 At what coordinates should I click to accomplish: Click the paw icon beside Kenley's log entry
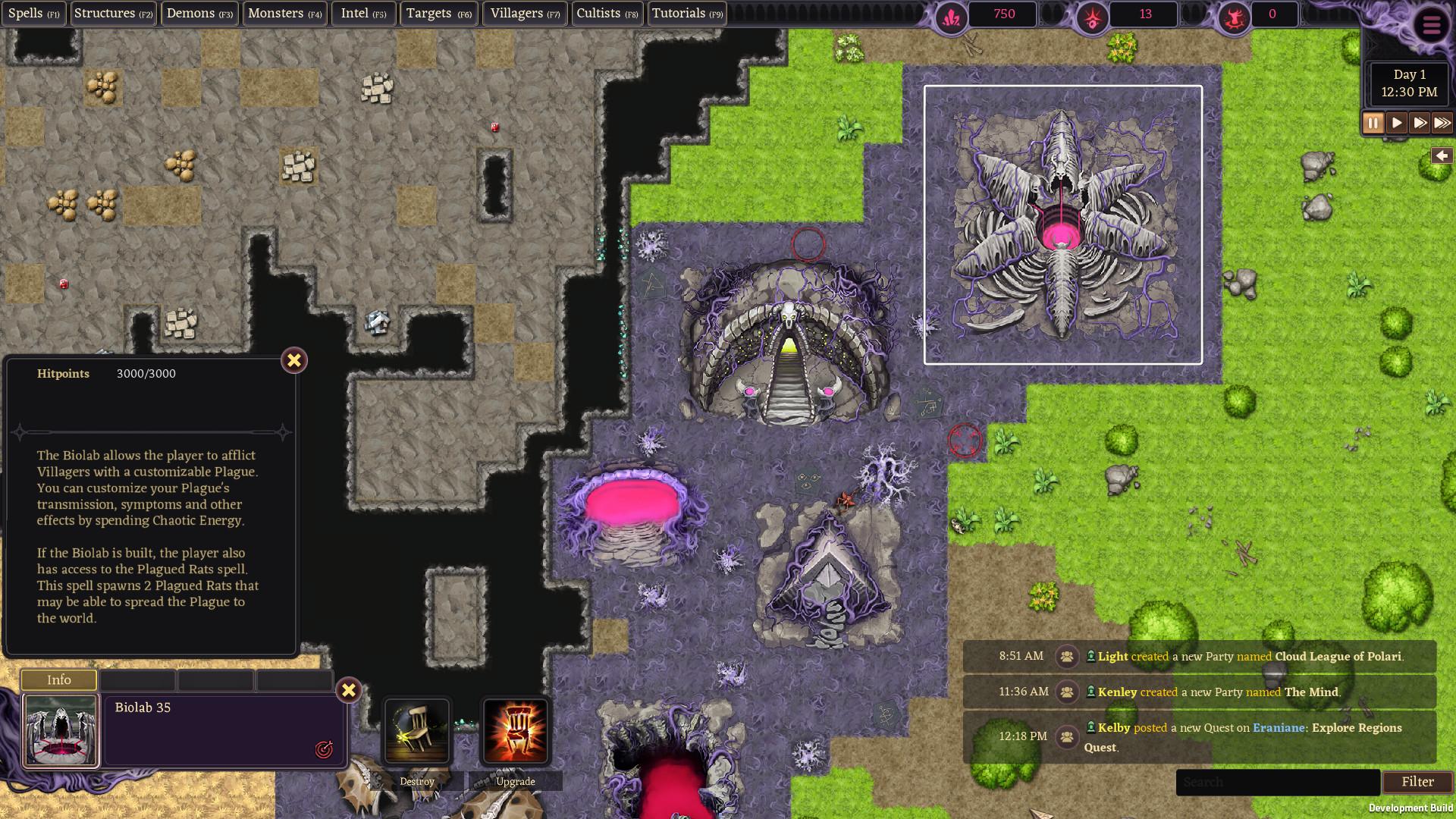point(1068,692)
